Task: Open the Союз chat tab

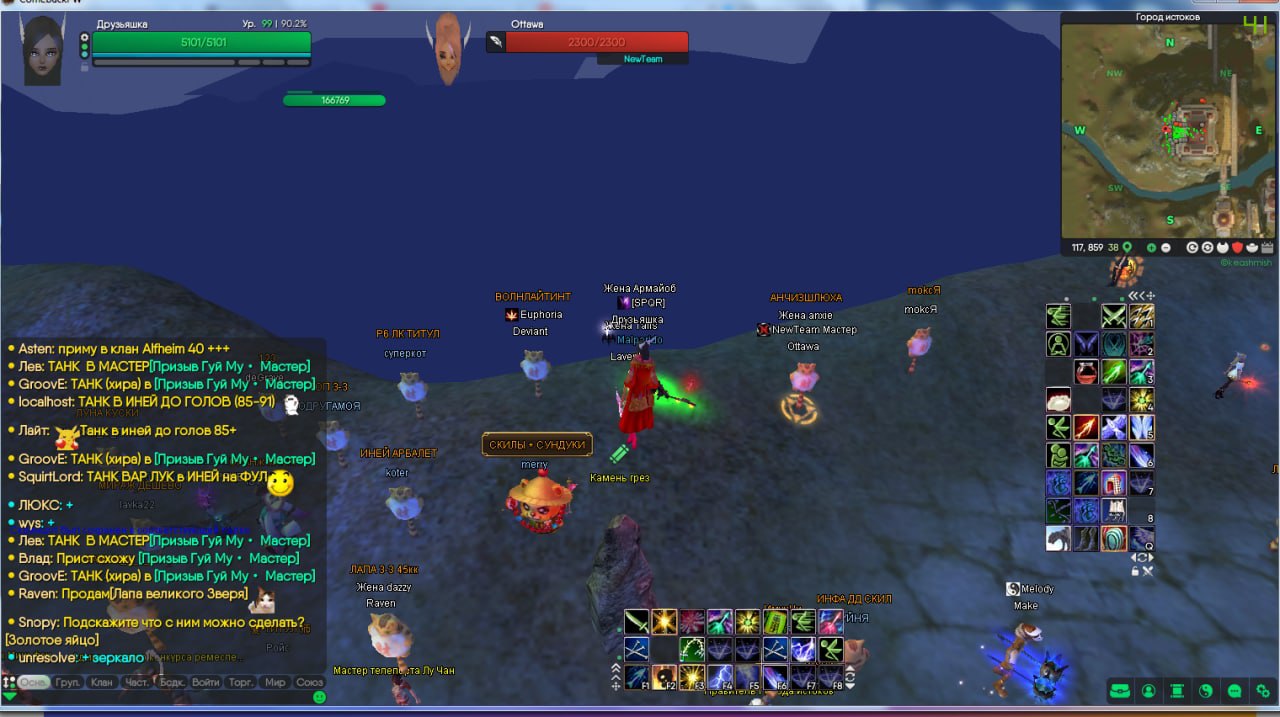Action: (x=310, y=682)
